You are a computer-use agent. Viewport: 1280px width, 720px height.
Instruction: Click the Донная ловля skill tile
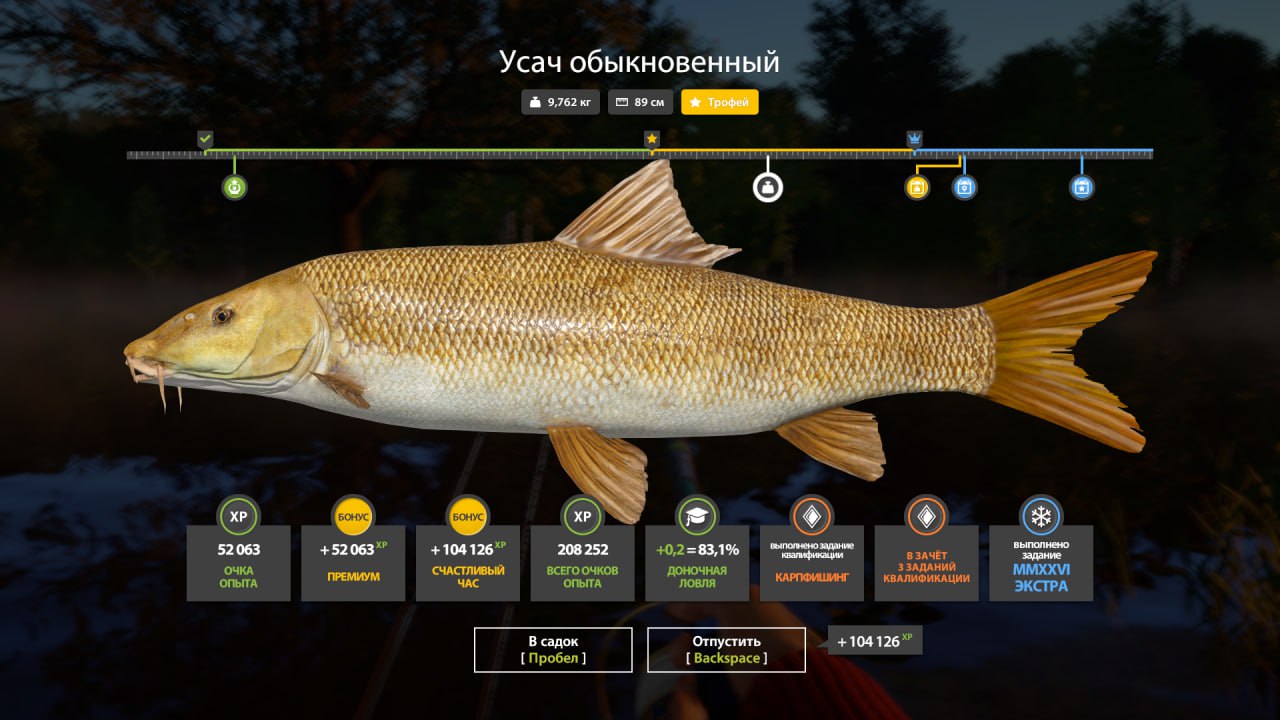pos(697,562)
